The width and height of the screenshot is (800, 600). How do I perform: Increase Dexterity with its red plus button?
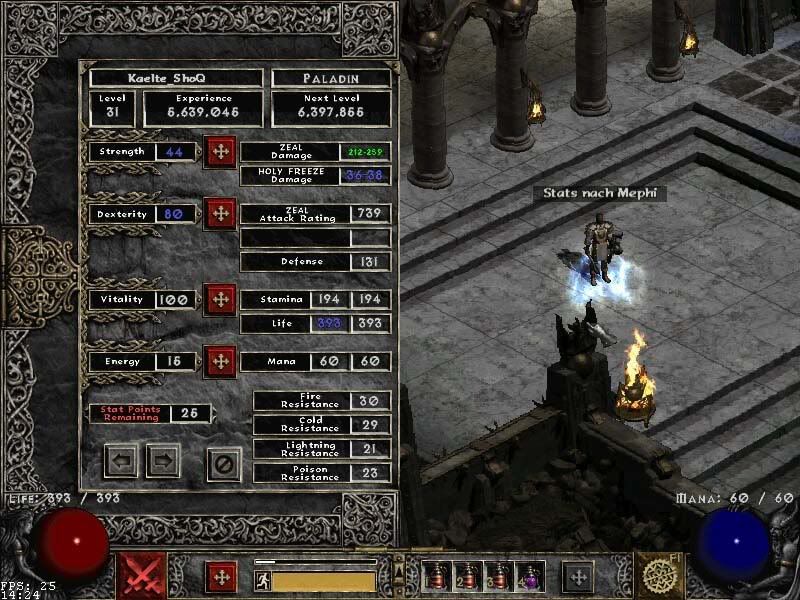pos(219,215)
